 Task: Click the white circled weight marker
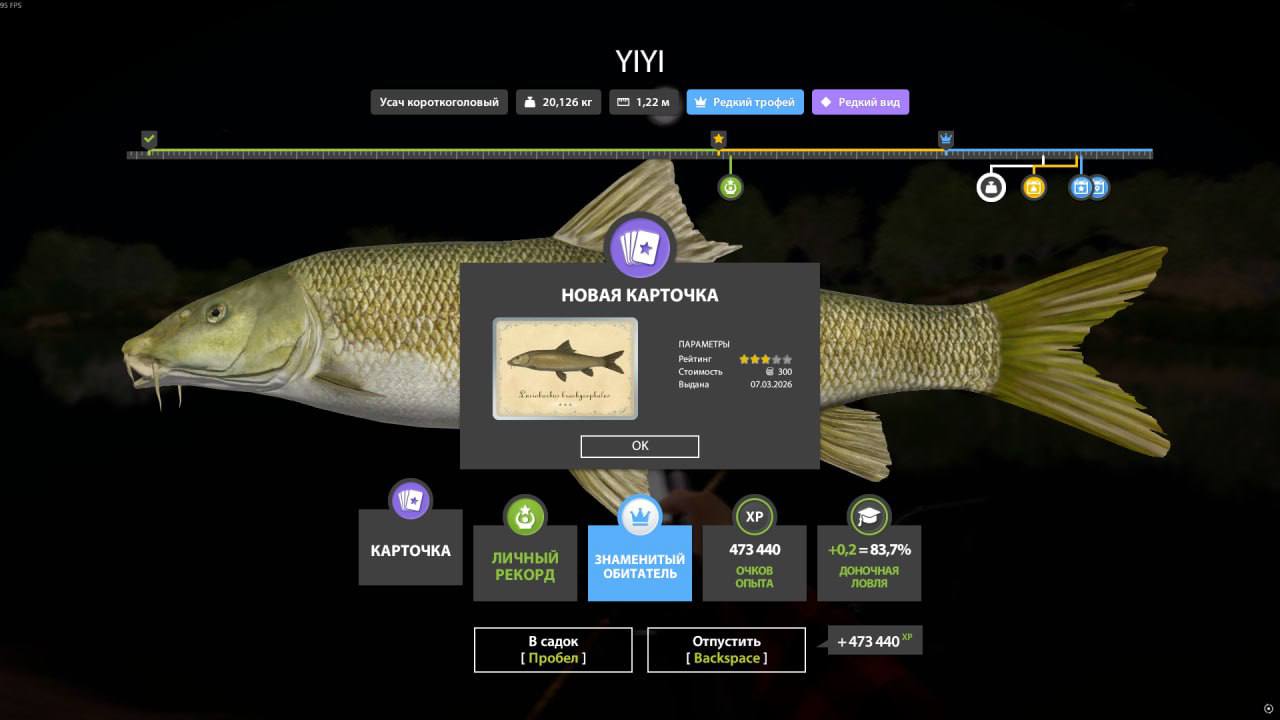(x=990, y=187)
